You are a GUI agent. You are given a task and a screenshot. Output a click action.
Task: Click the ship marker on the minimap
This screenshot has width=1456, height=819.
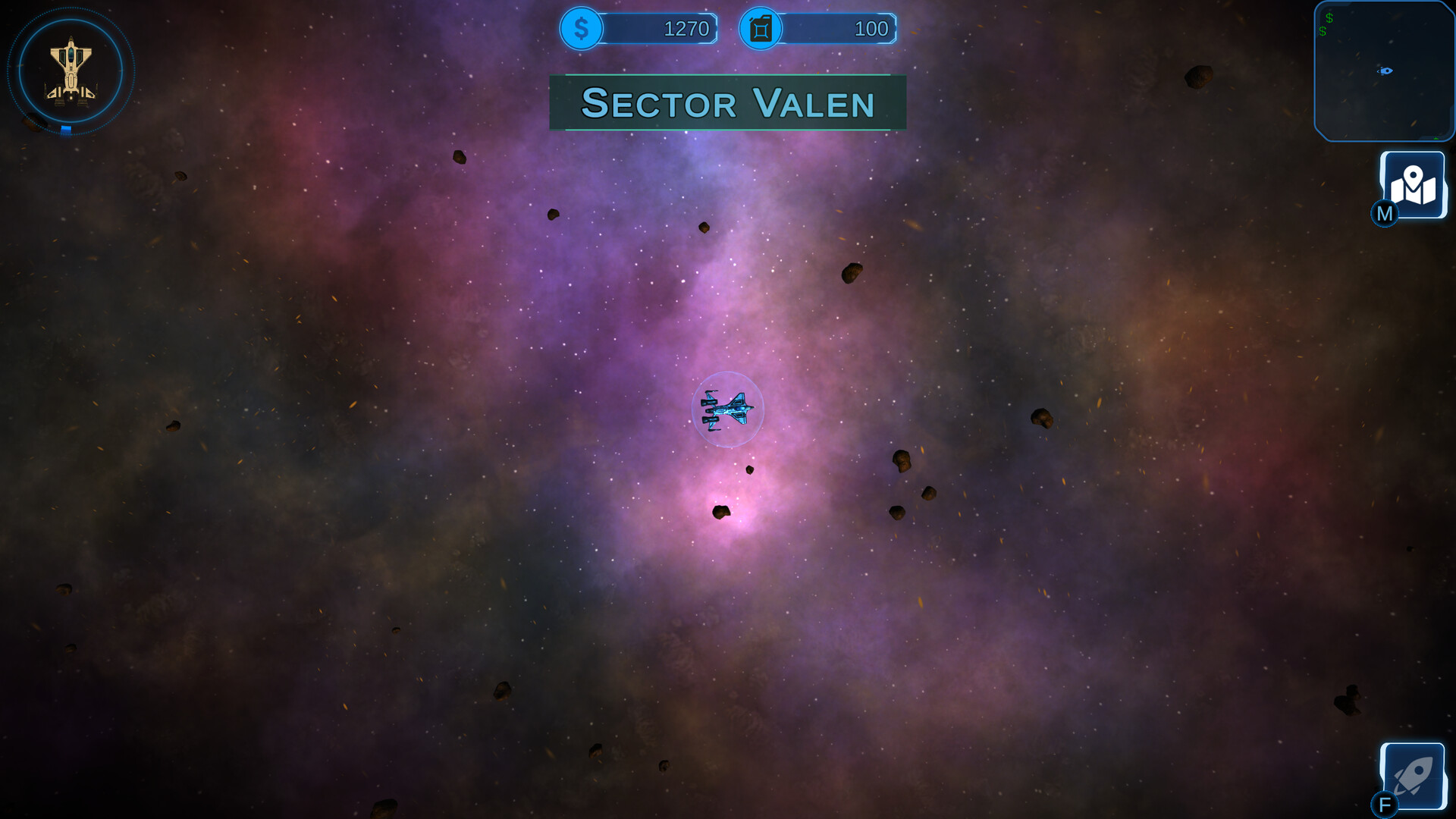1385,71
